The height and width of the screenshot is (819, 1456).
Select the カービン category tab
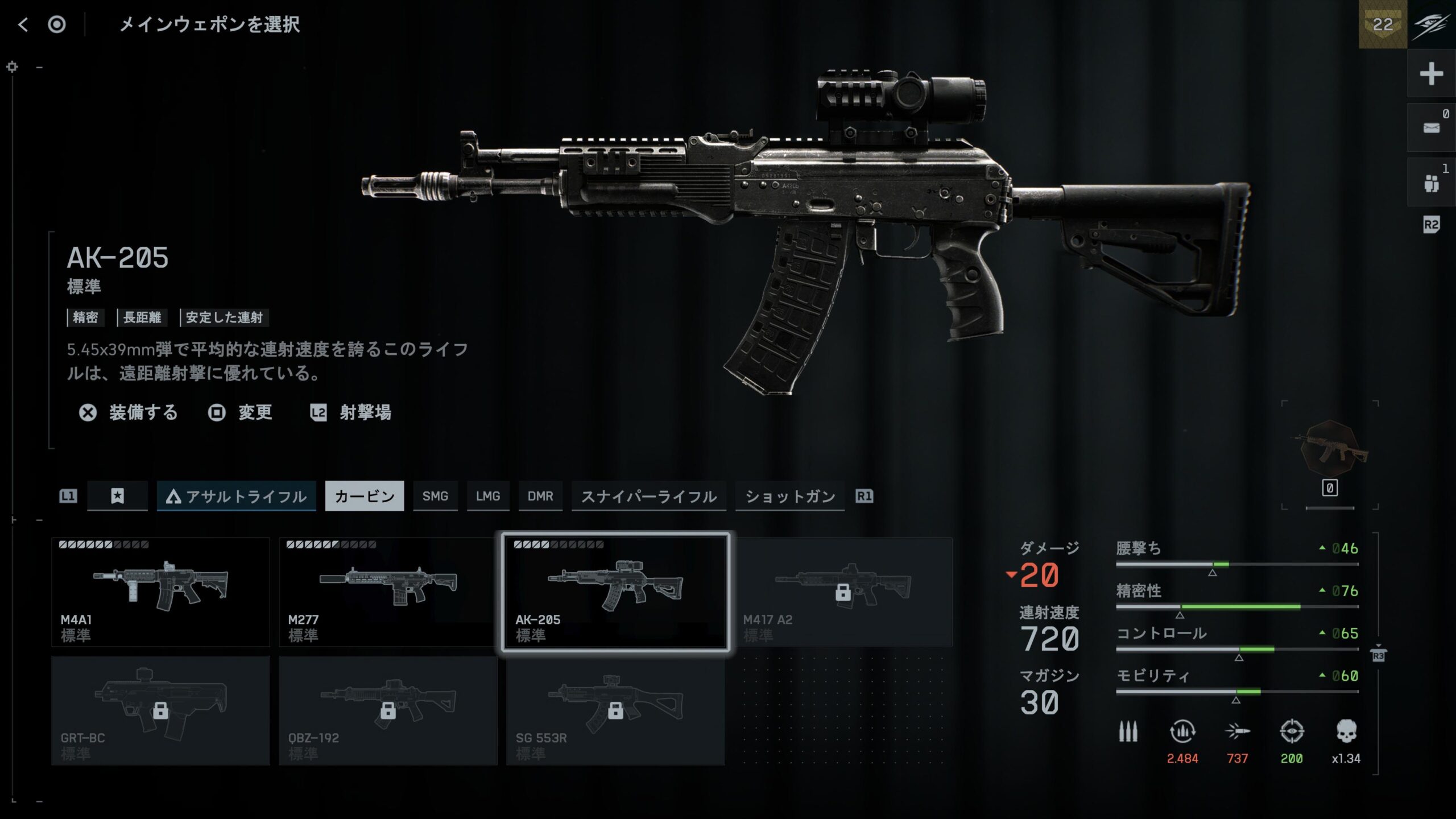(365, 497)
